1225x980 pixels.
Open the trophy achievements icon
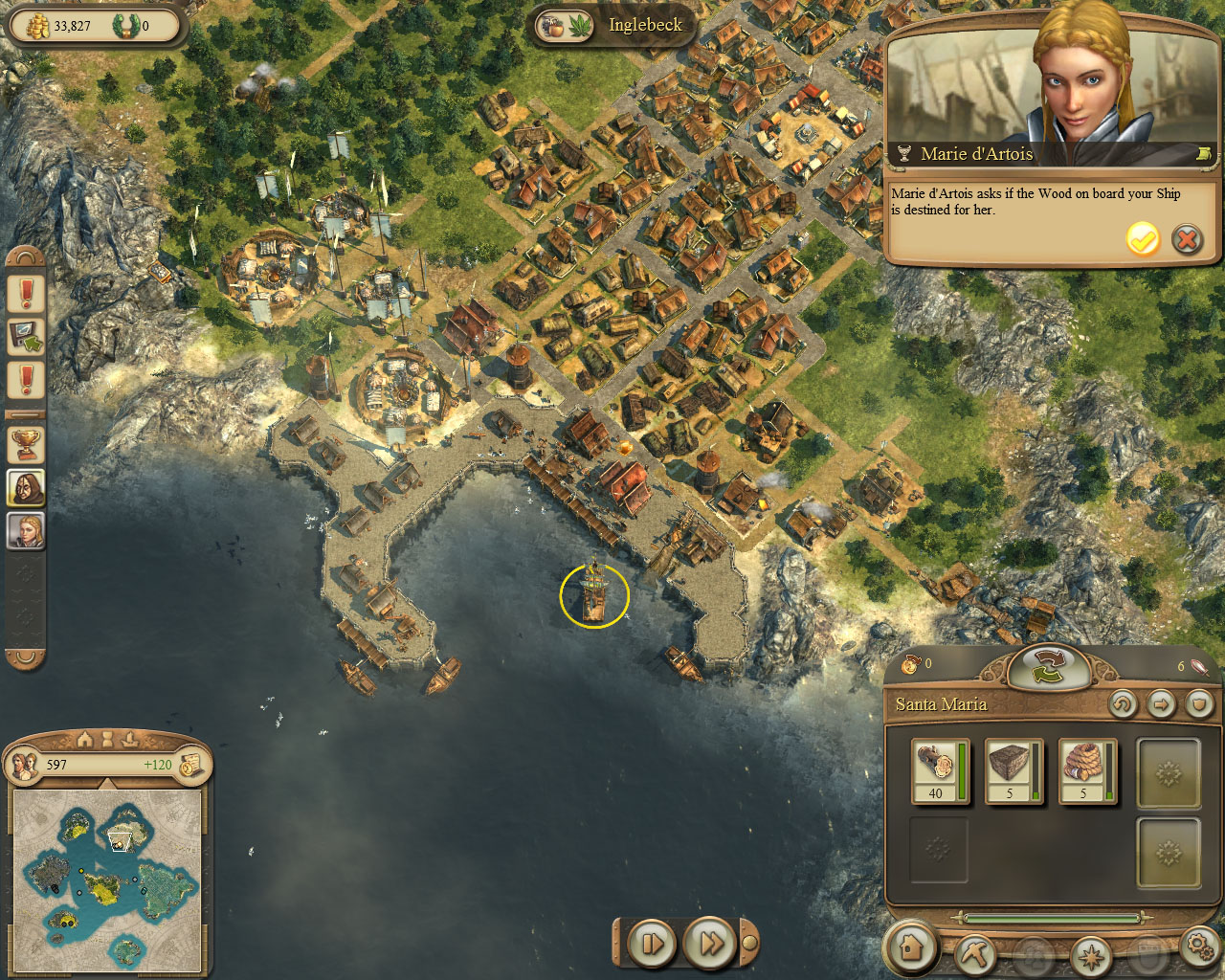point(26,442)
